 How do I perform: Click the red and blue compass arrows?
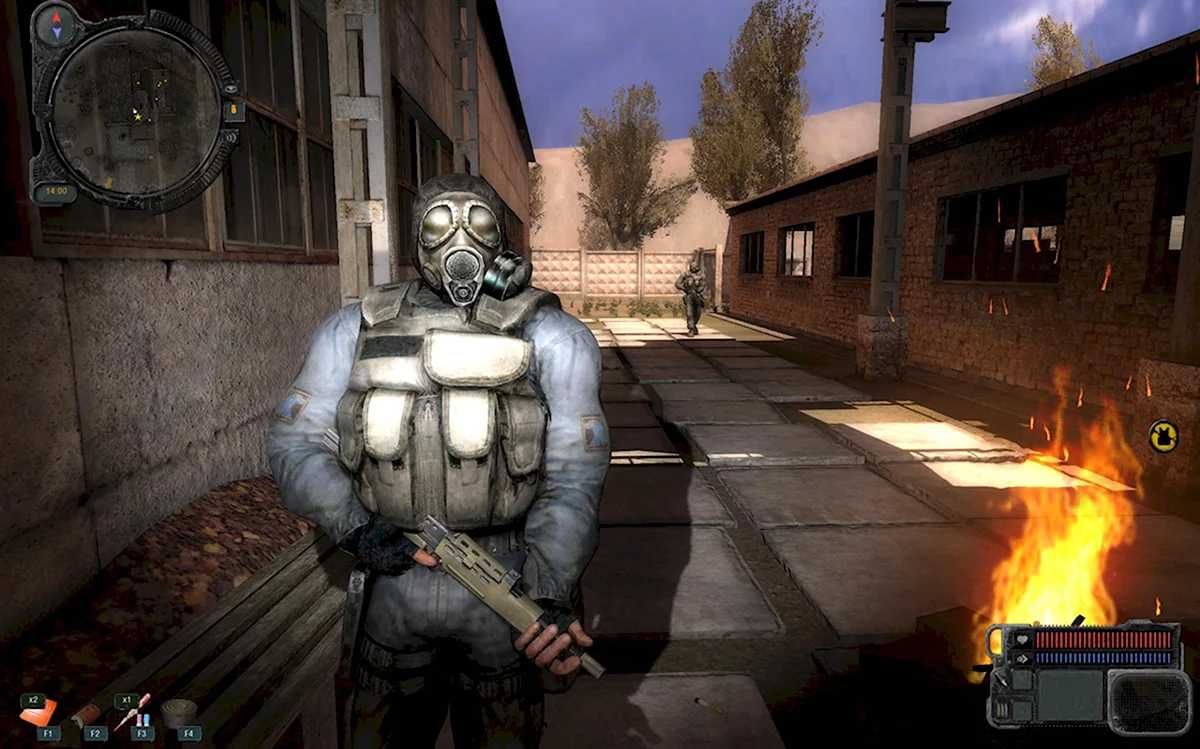(55, 24)
